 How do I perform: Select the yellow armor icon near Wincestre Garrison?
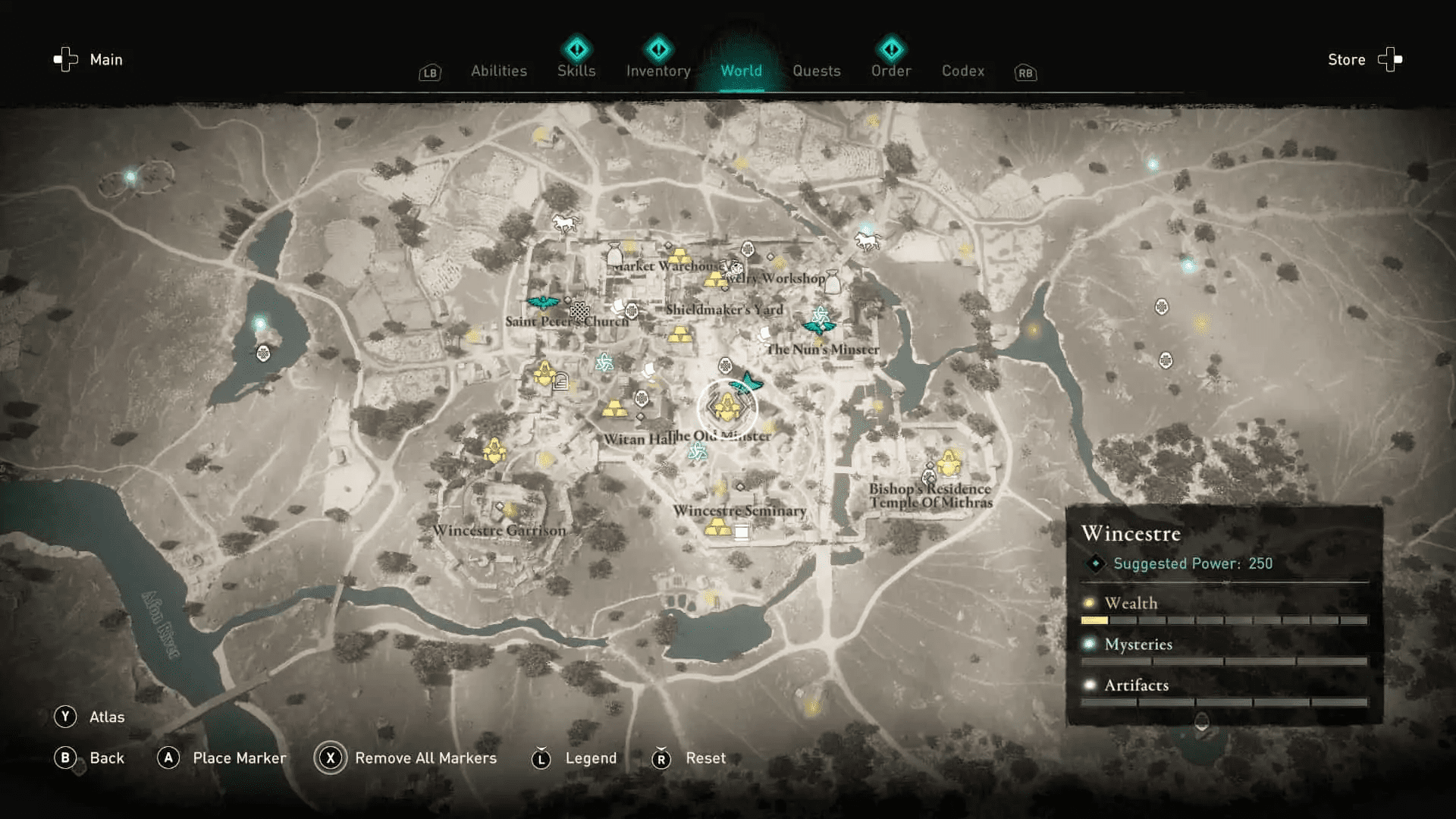tap(497, 449)
